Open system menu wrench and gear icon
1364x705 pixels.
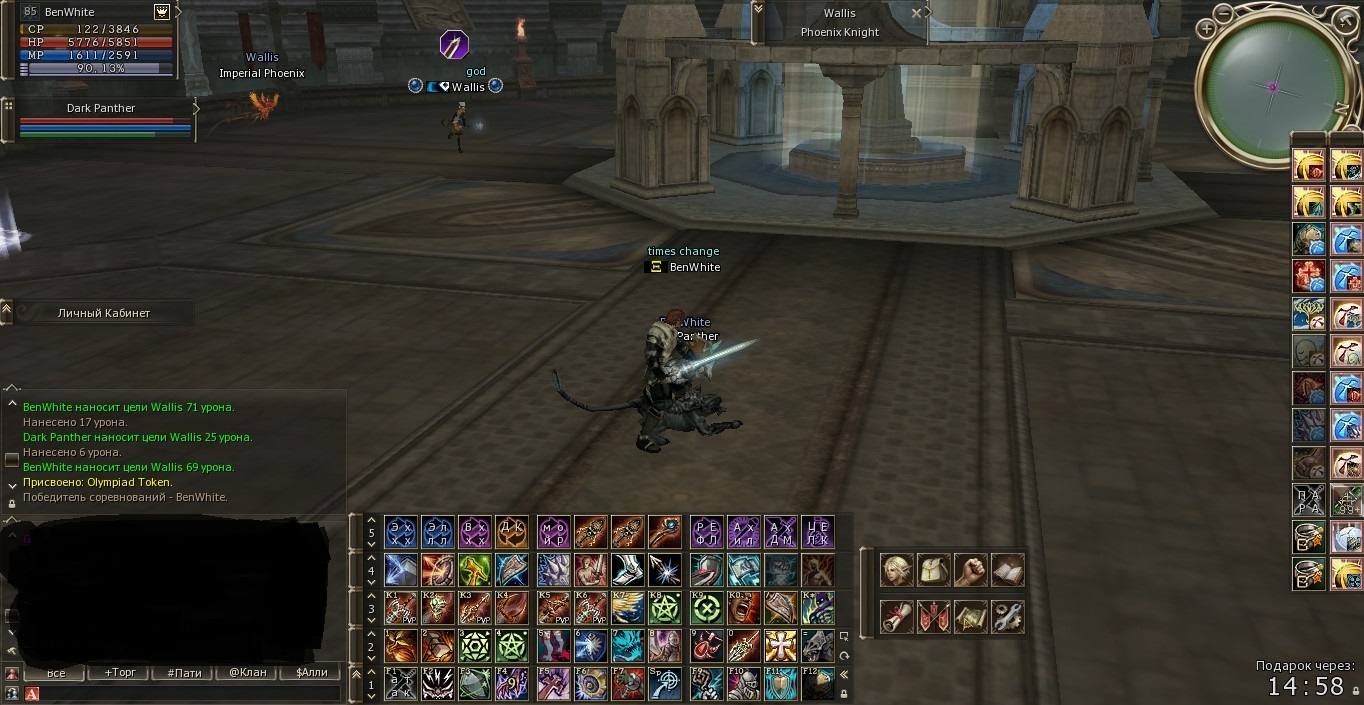pyautogui.click(x=1007, y=617)
